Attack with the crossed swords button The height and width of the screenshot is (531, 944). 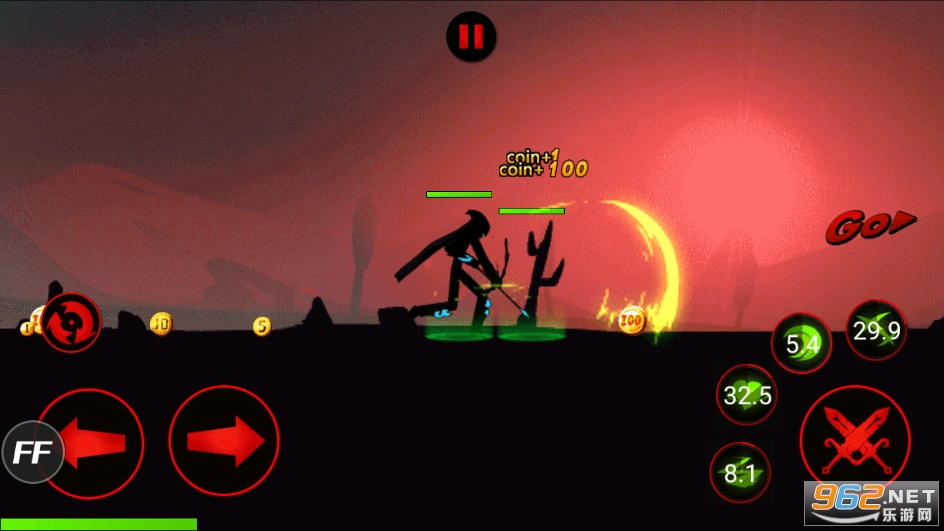(854, 440)
